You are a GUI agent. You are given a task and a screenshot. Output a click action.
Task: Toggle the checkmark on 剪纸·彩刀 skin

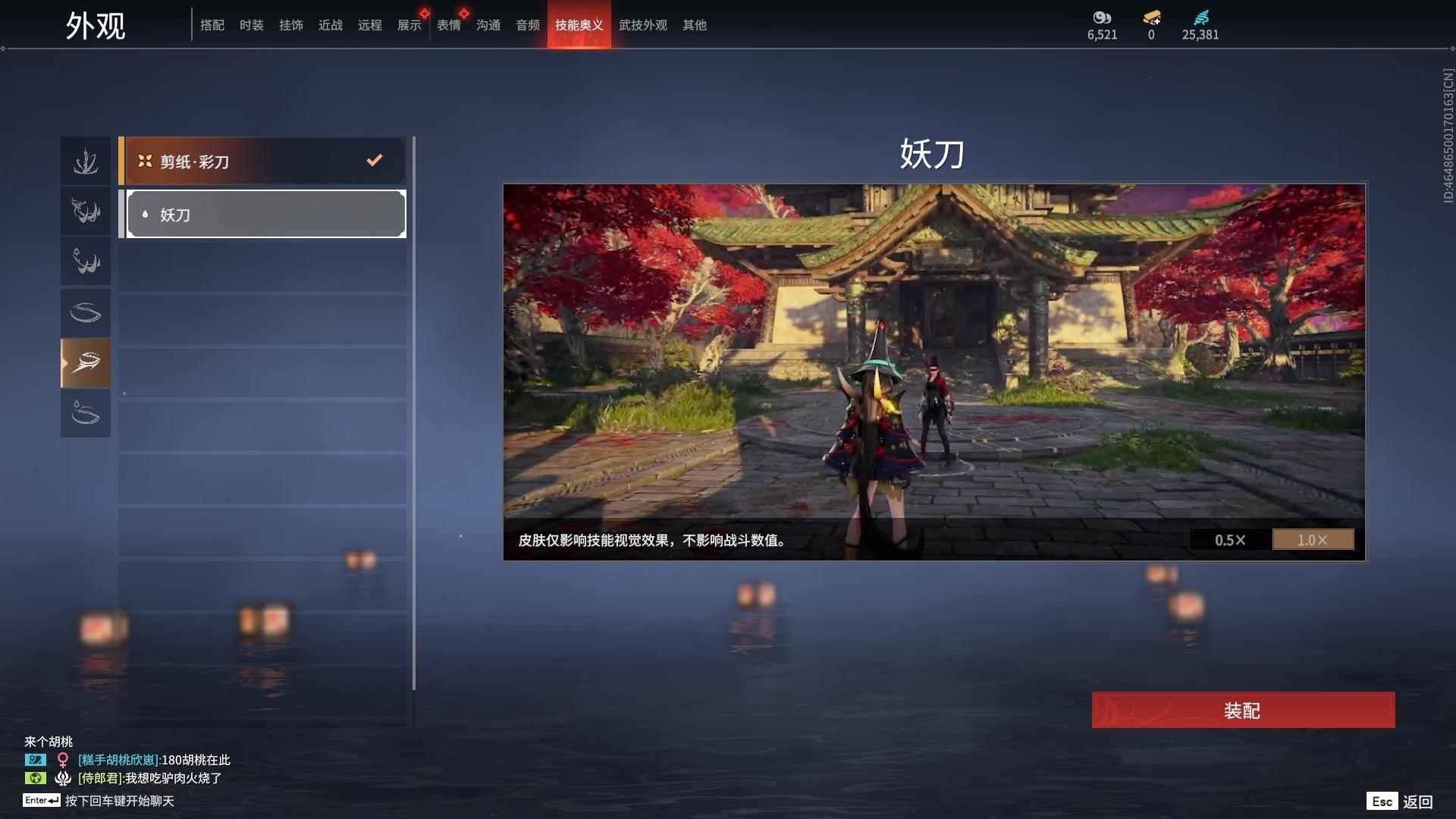[x=372, y=160]
